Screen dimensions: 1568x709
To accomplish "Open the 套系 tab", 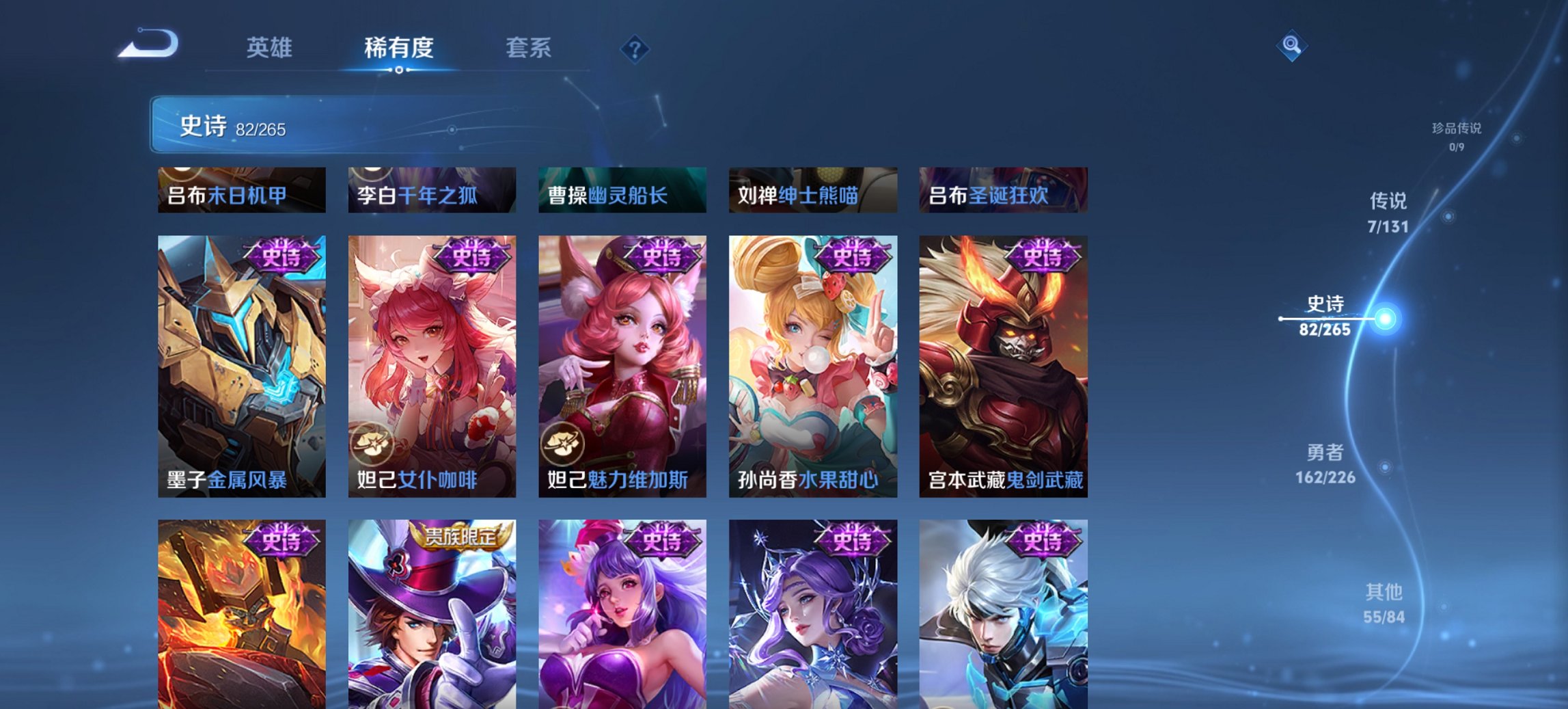I will [529, 48].
